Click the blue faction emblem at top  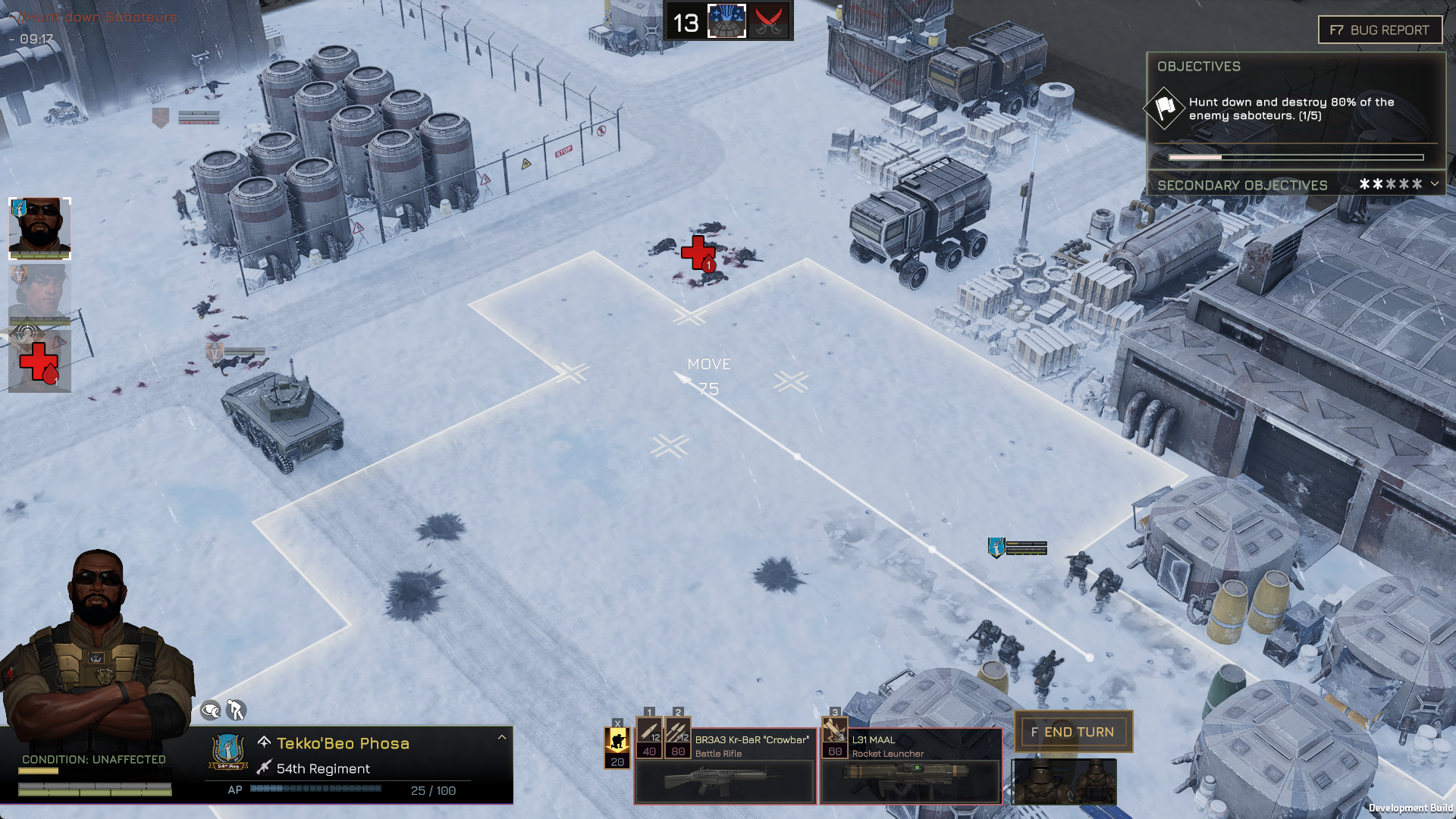[726, 21]
